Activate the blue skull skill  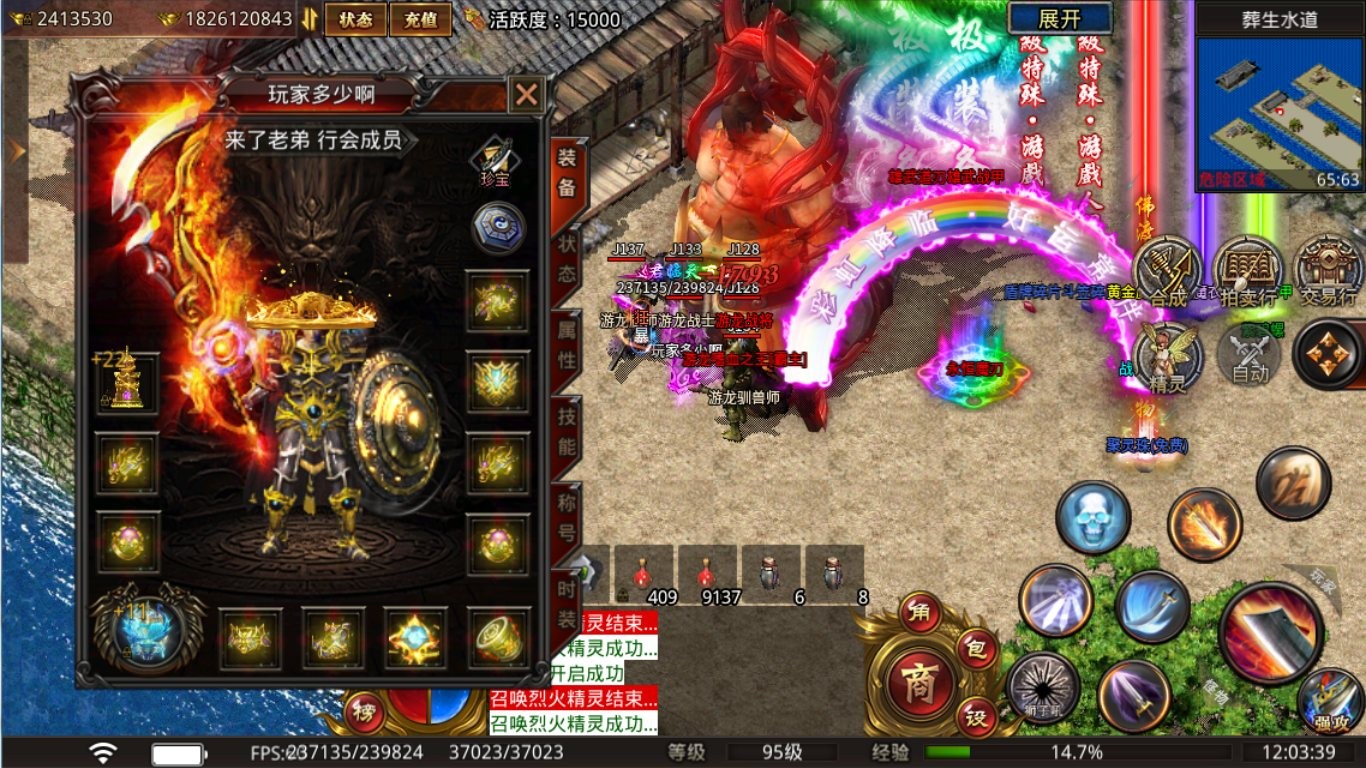[x=1093, y=517]
